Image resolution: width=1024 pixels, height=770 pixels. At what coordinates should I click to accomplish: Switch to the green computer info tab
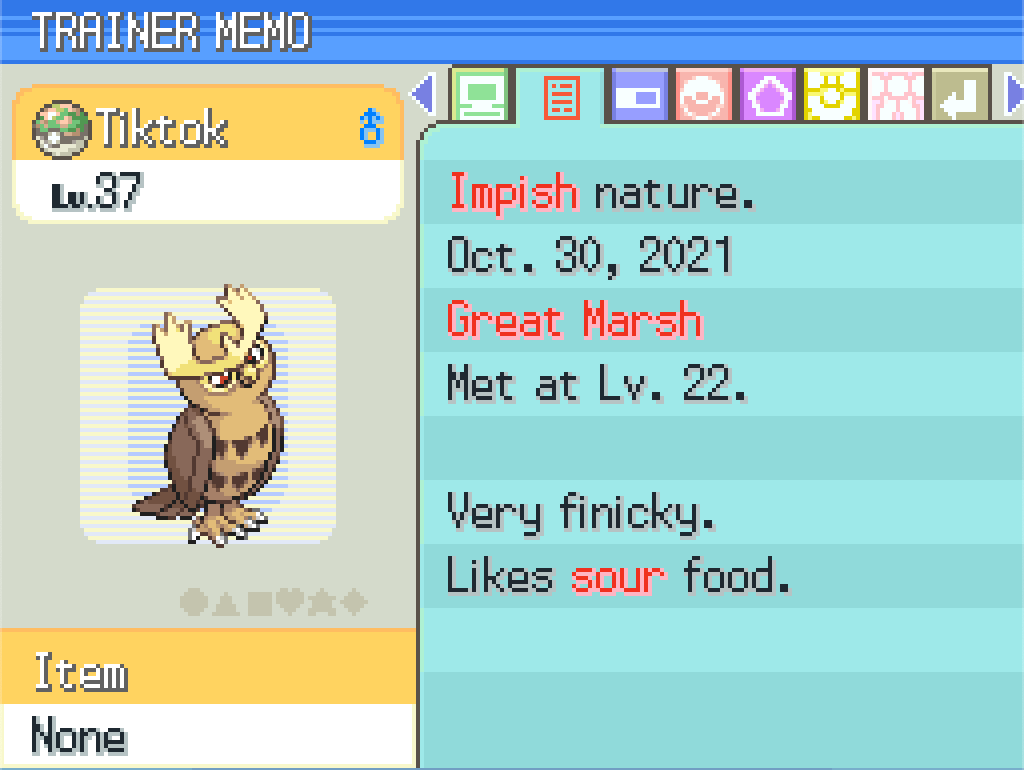(480, 96)
